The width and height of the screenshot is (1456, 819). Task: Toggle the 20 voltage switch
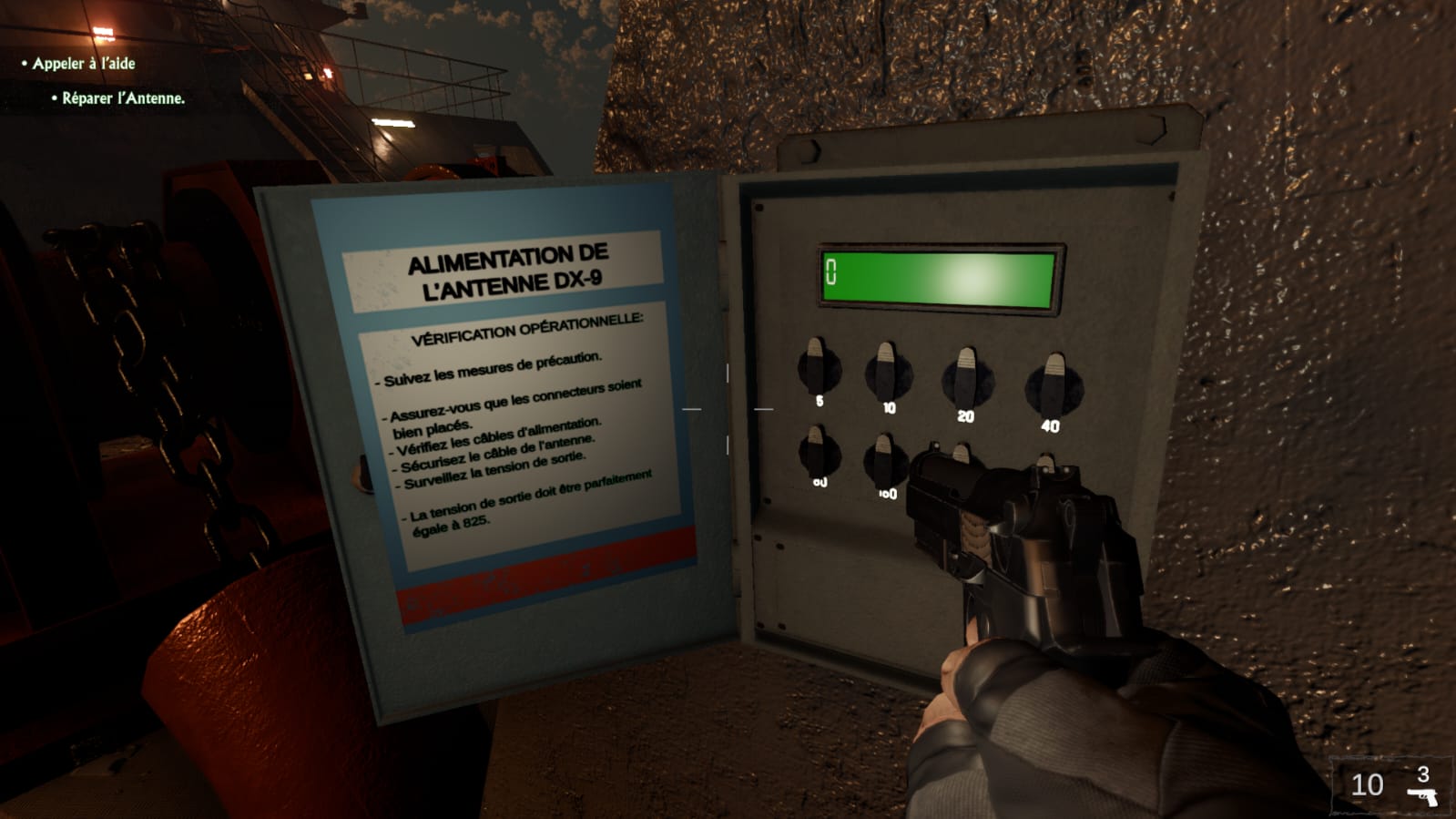pyautogui.click(x=966, y=378)
